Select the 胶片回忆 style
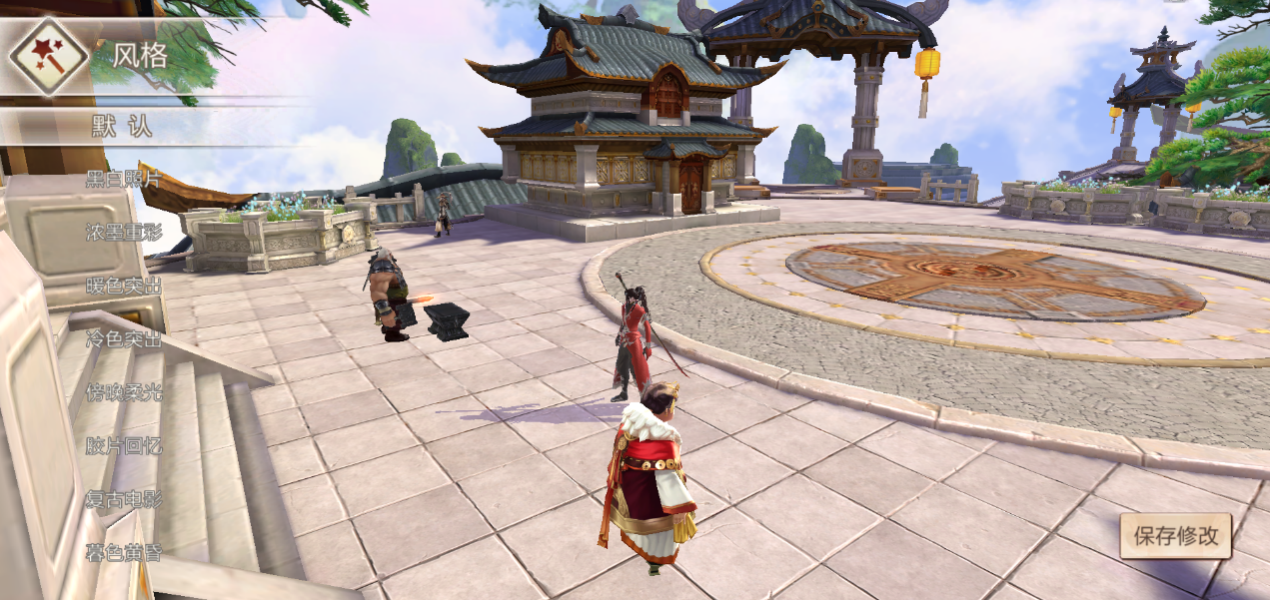The image size is (1270, 600). [123, 446]
